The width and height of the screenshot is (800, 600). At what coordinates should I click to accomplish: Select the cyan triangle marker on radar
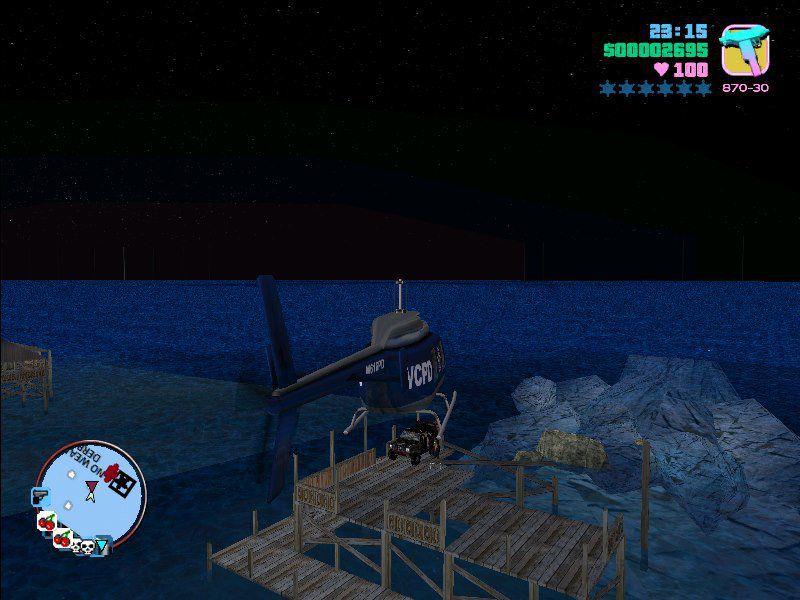102,545
